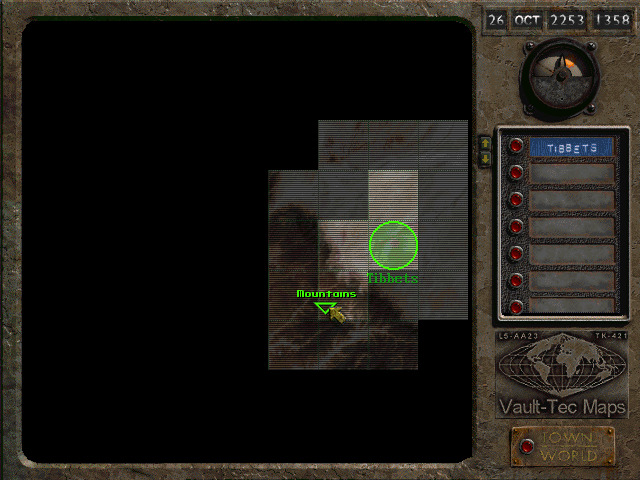This screenshot has height=480, width=640.
Task: Travel to the Tibbets green circle marker
Action: [x=393, y=245]
